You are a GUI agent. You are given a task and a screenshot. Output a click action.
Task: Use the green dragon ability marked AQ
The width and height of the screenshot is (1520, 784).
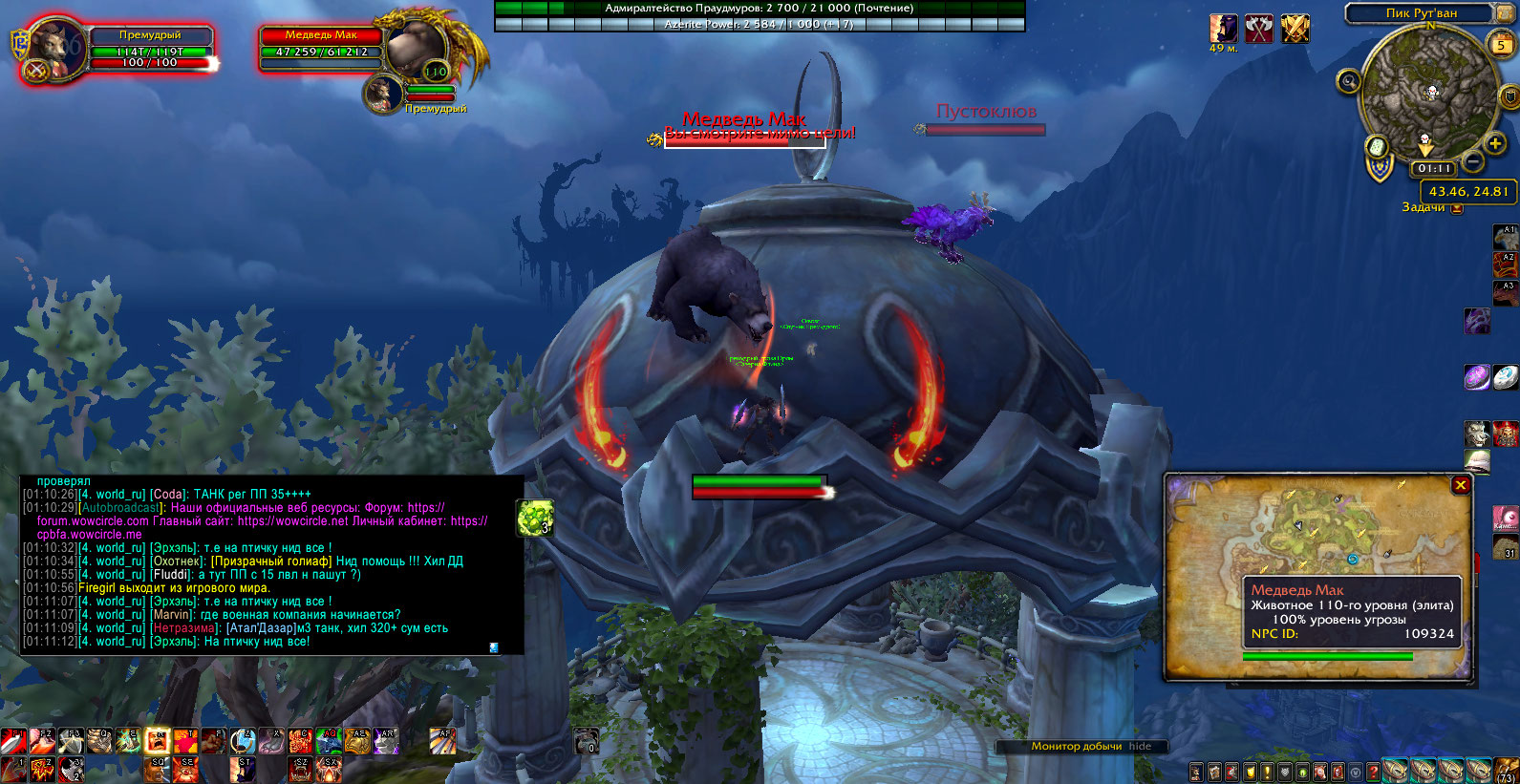(x=329, y=741)
